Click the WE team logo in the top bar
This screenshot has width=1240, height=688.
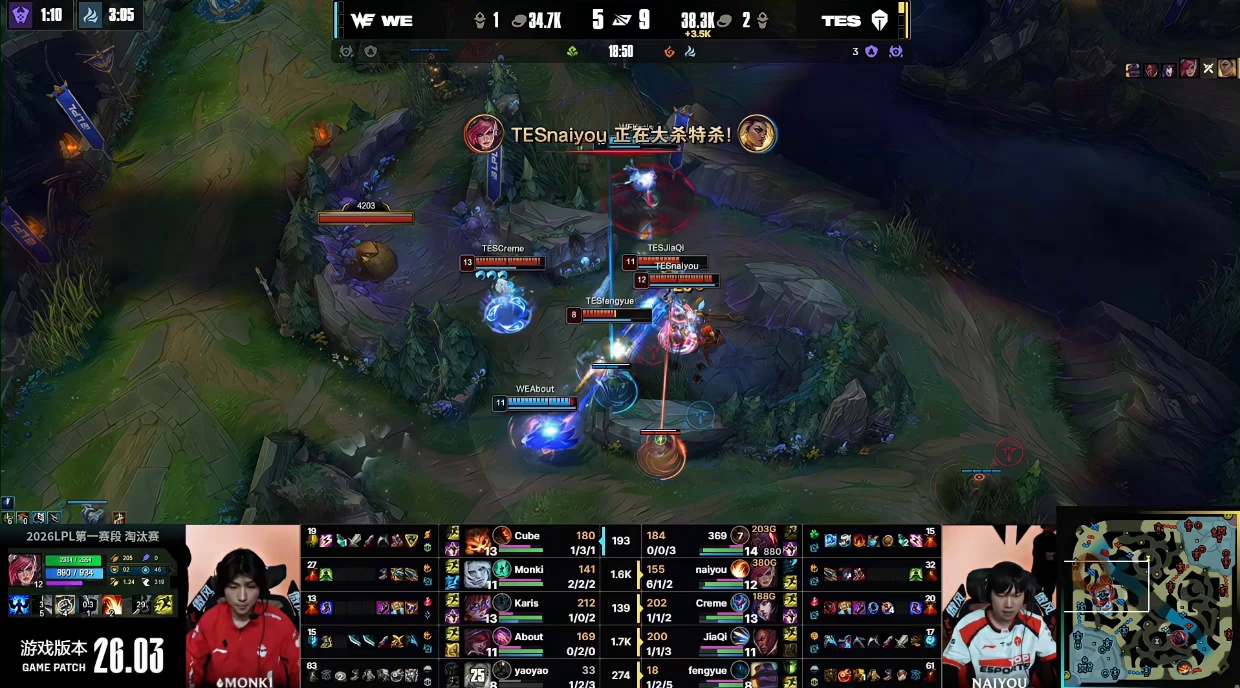361,20
